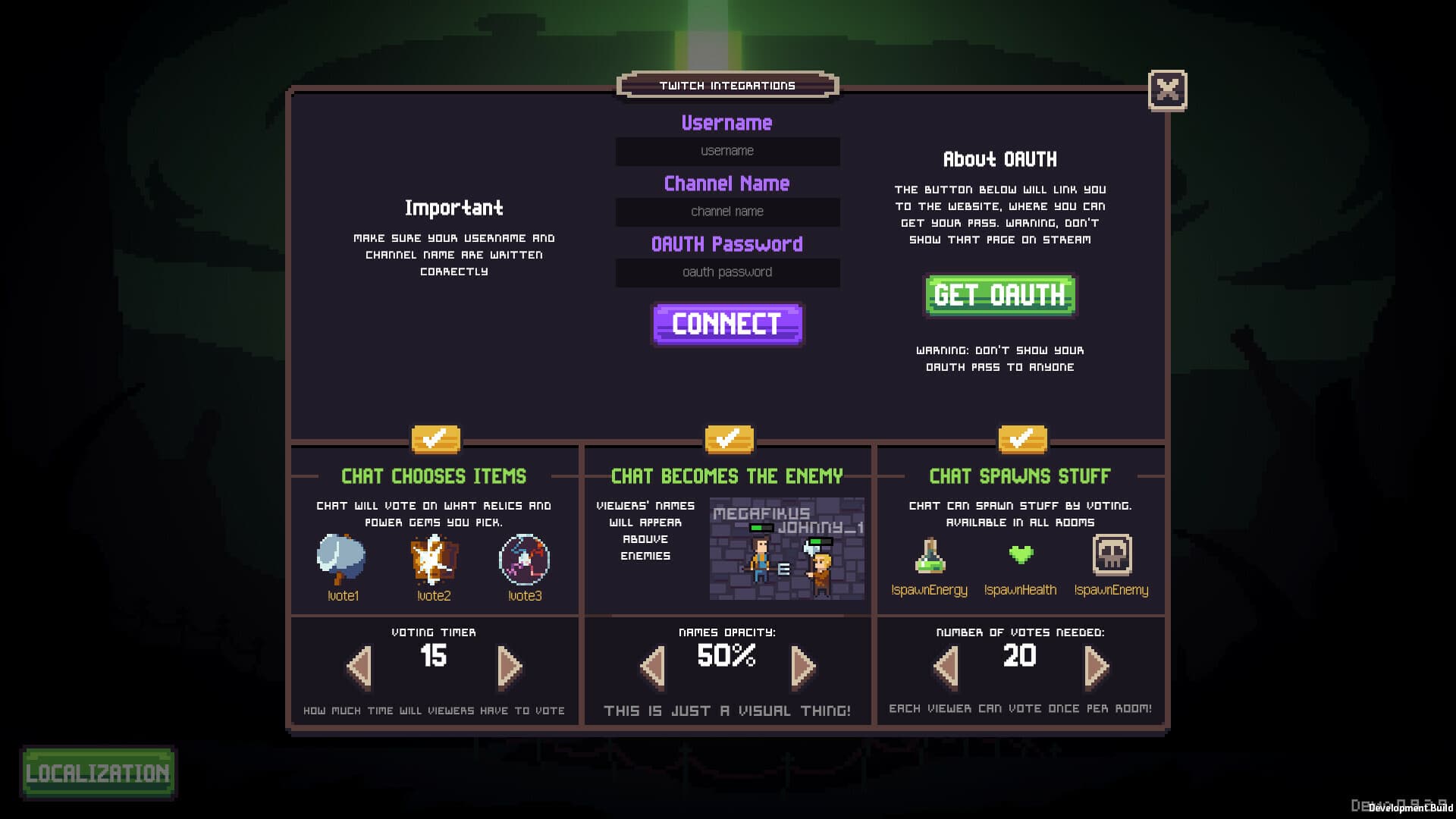The width and height of the screenshot is (1456, 819).
Task: Increase number of votes needed
Action: pyautogui.click(x=1095, y=664)
